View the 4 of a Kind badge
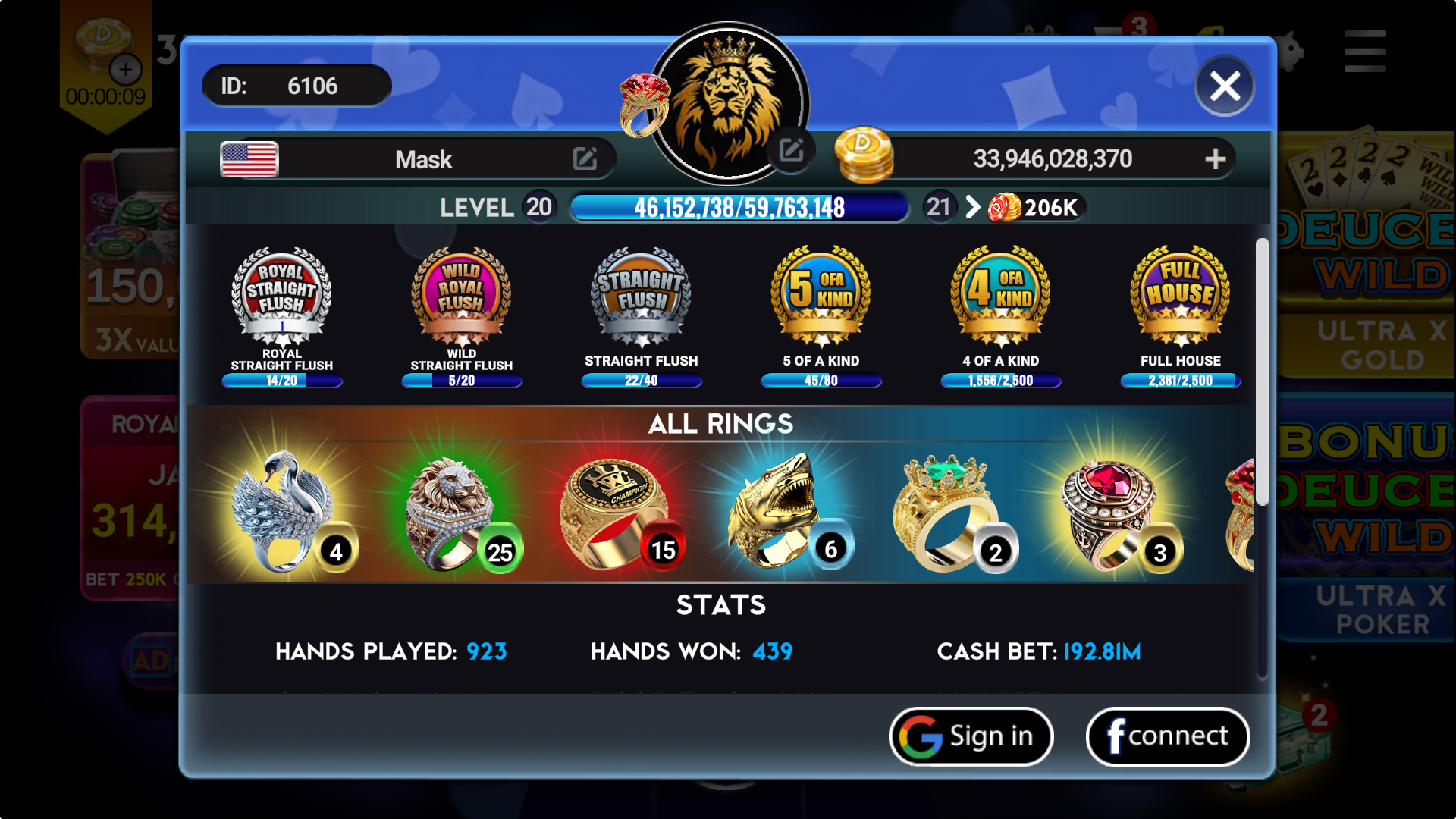 pos(1000,296)
